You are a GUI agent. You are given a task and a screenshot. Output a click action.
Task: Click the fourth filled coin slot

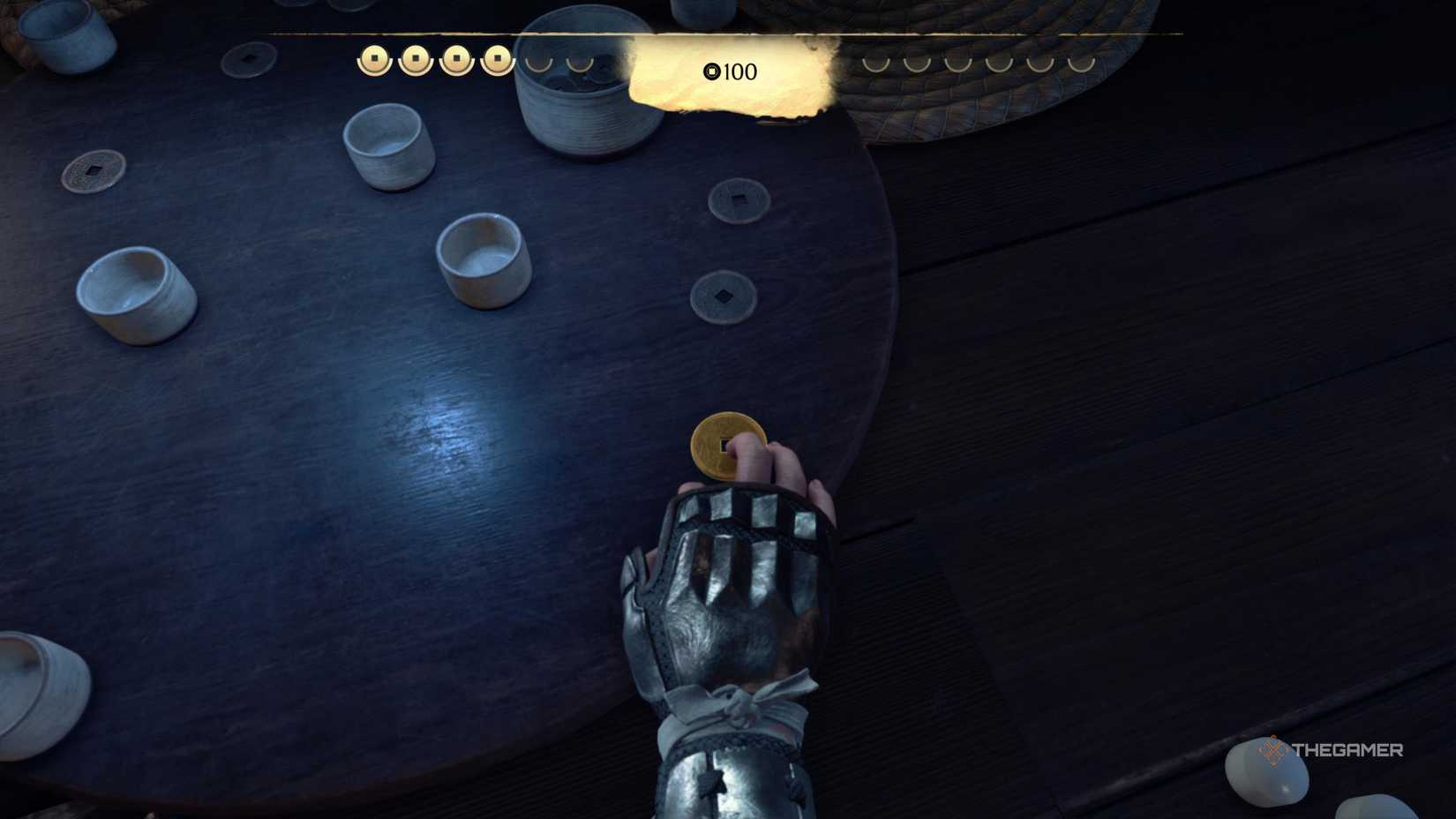[x=496, y=59]
